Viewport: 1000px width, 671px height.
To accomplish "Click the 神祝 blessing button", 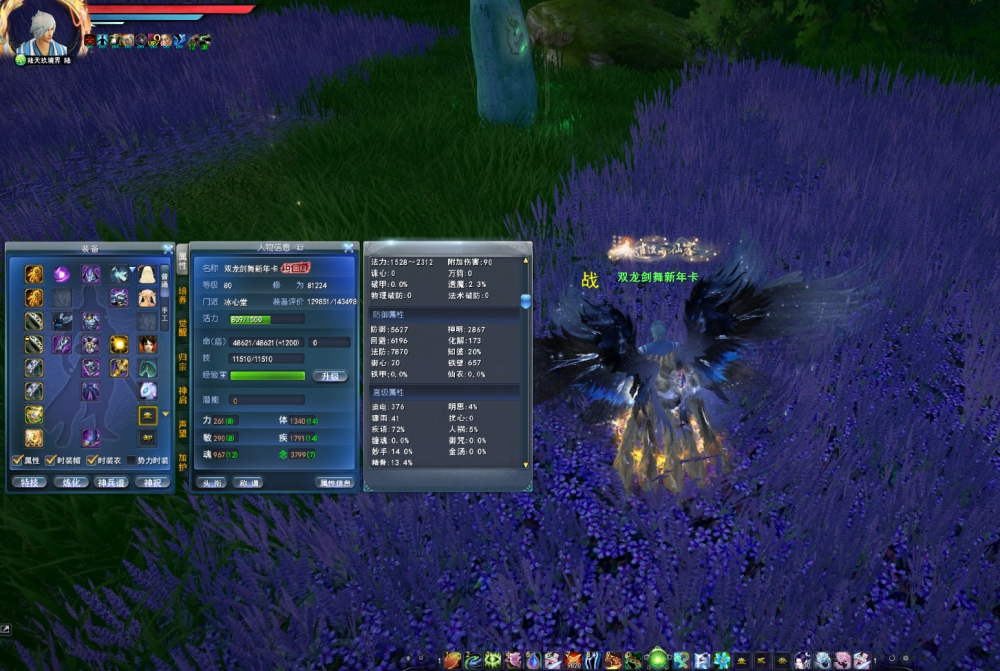I will (152, 482).
